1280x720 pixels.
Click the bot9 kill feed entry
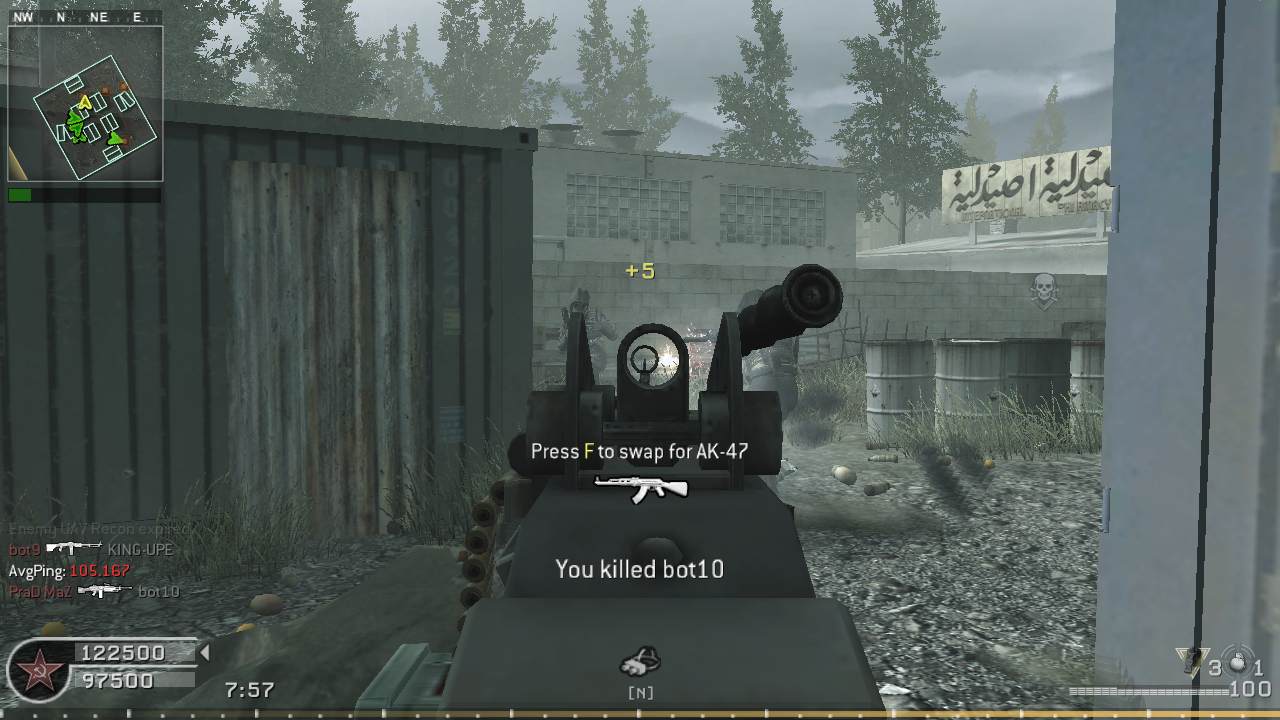90,549
